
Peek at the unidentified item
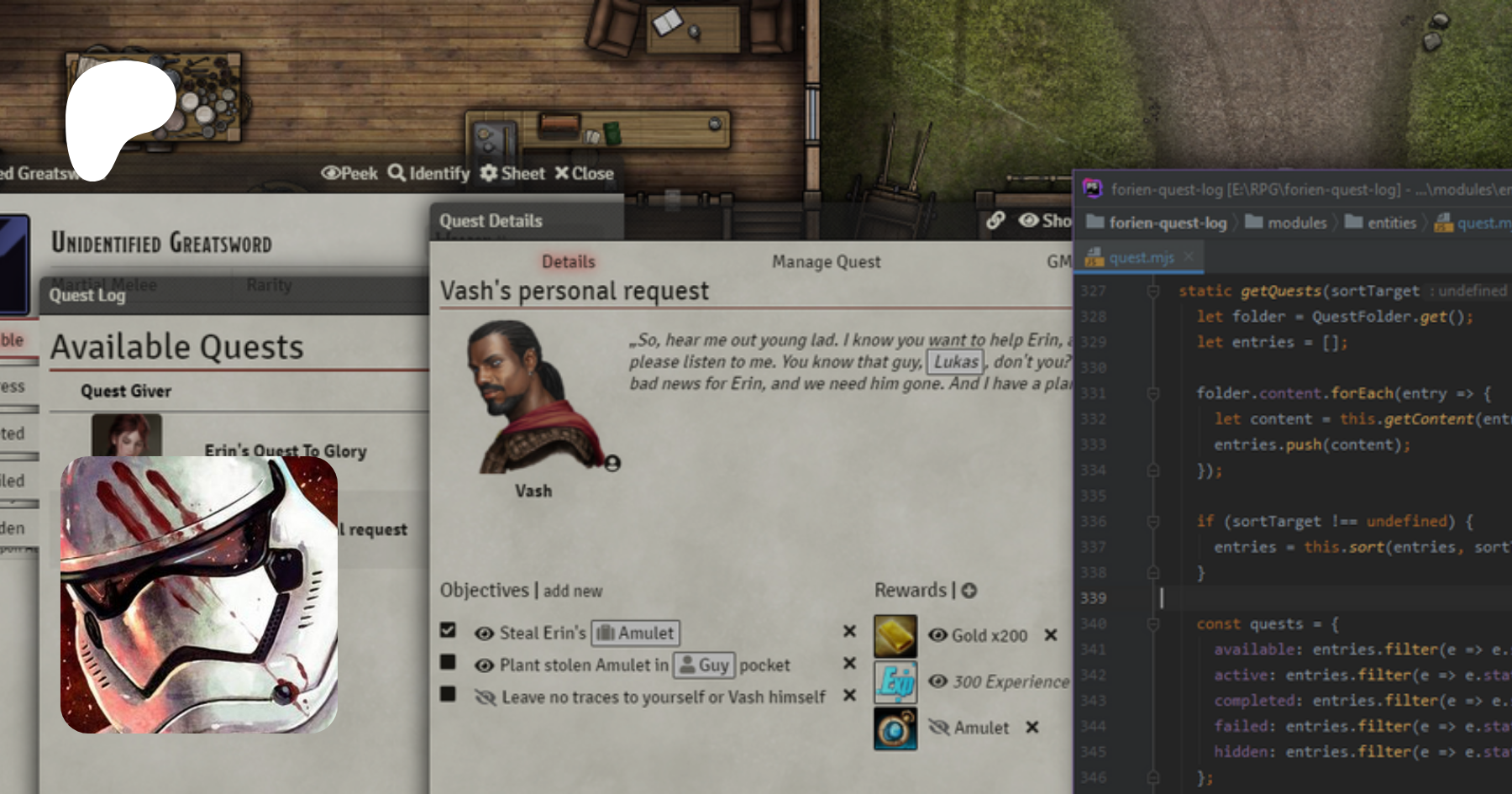coord(349,173)
